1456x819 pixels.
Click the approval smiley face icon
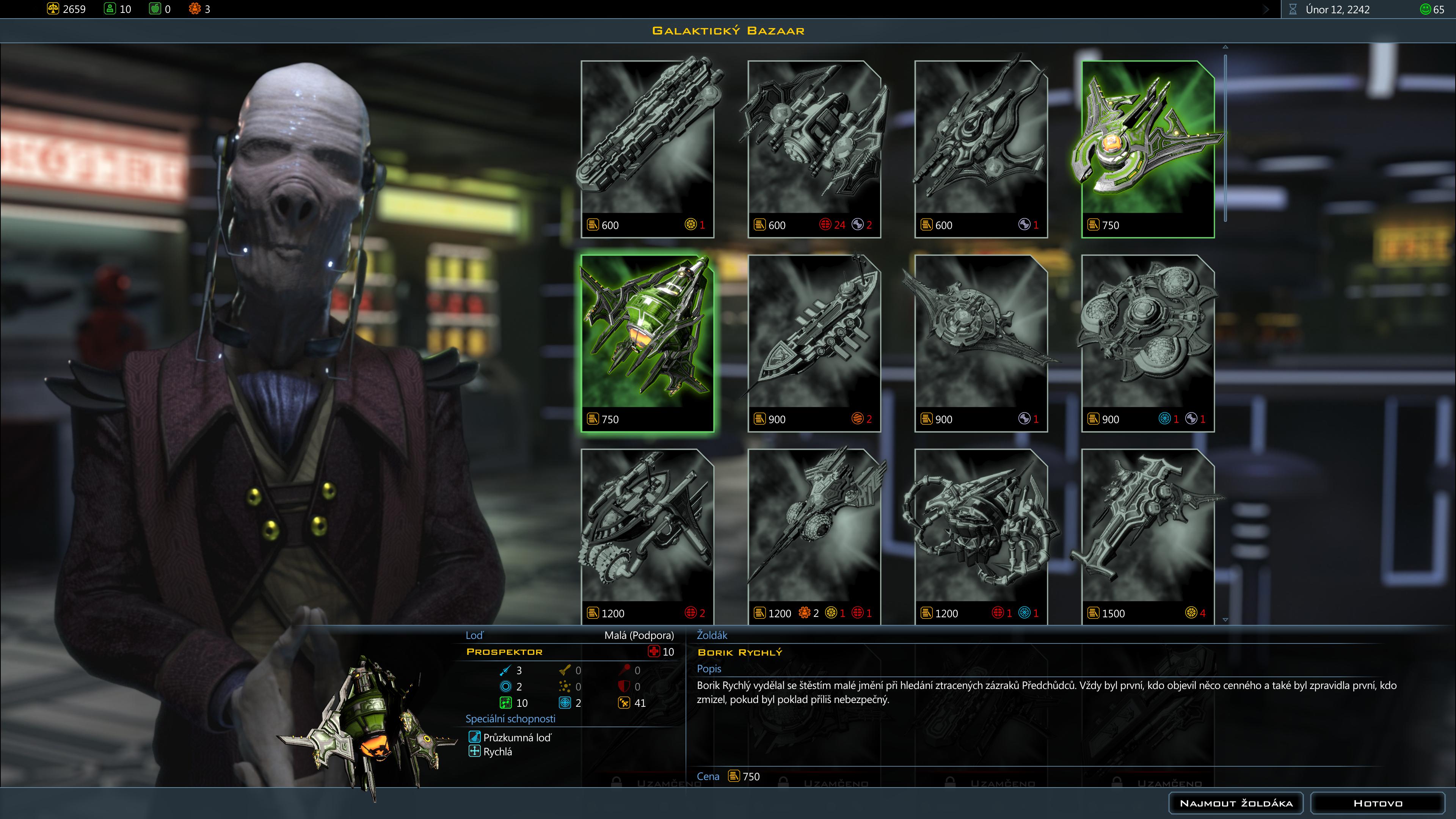[x=1426, y=9]
